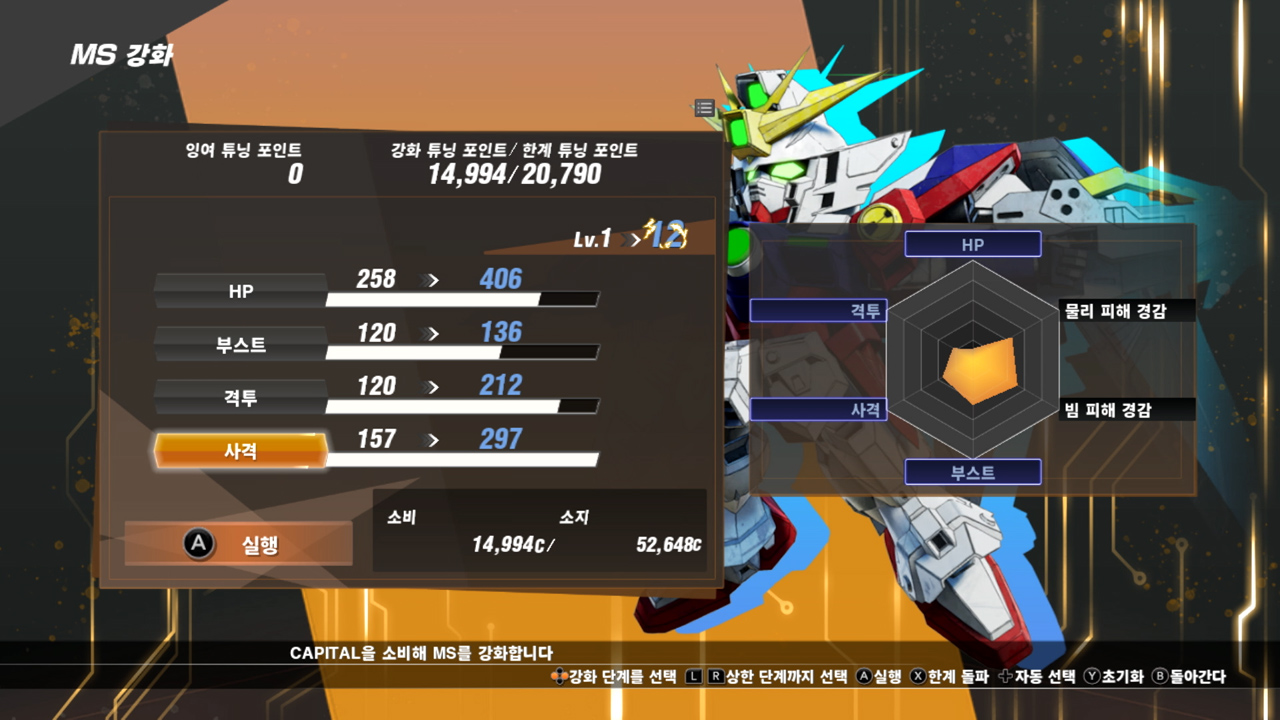The image size is (1280, 720).
Task: Click the list view icon above the Gundam
Action: [704, 108]
